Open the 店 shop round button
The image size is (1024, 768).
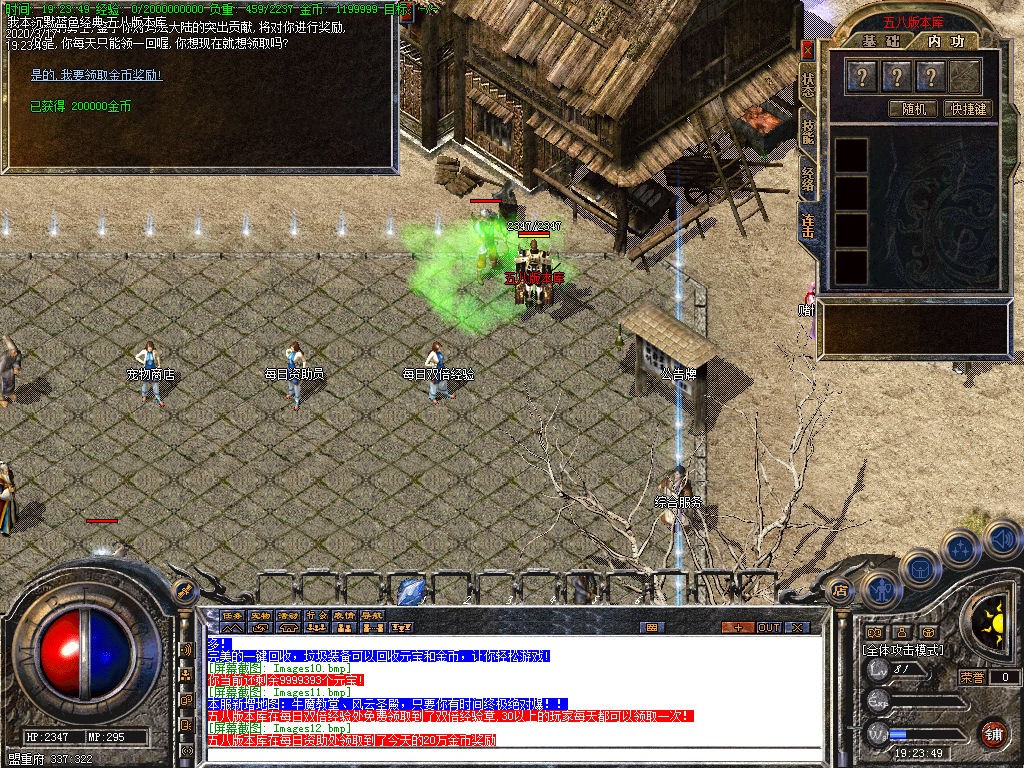[x=840, y=591]
